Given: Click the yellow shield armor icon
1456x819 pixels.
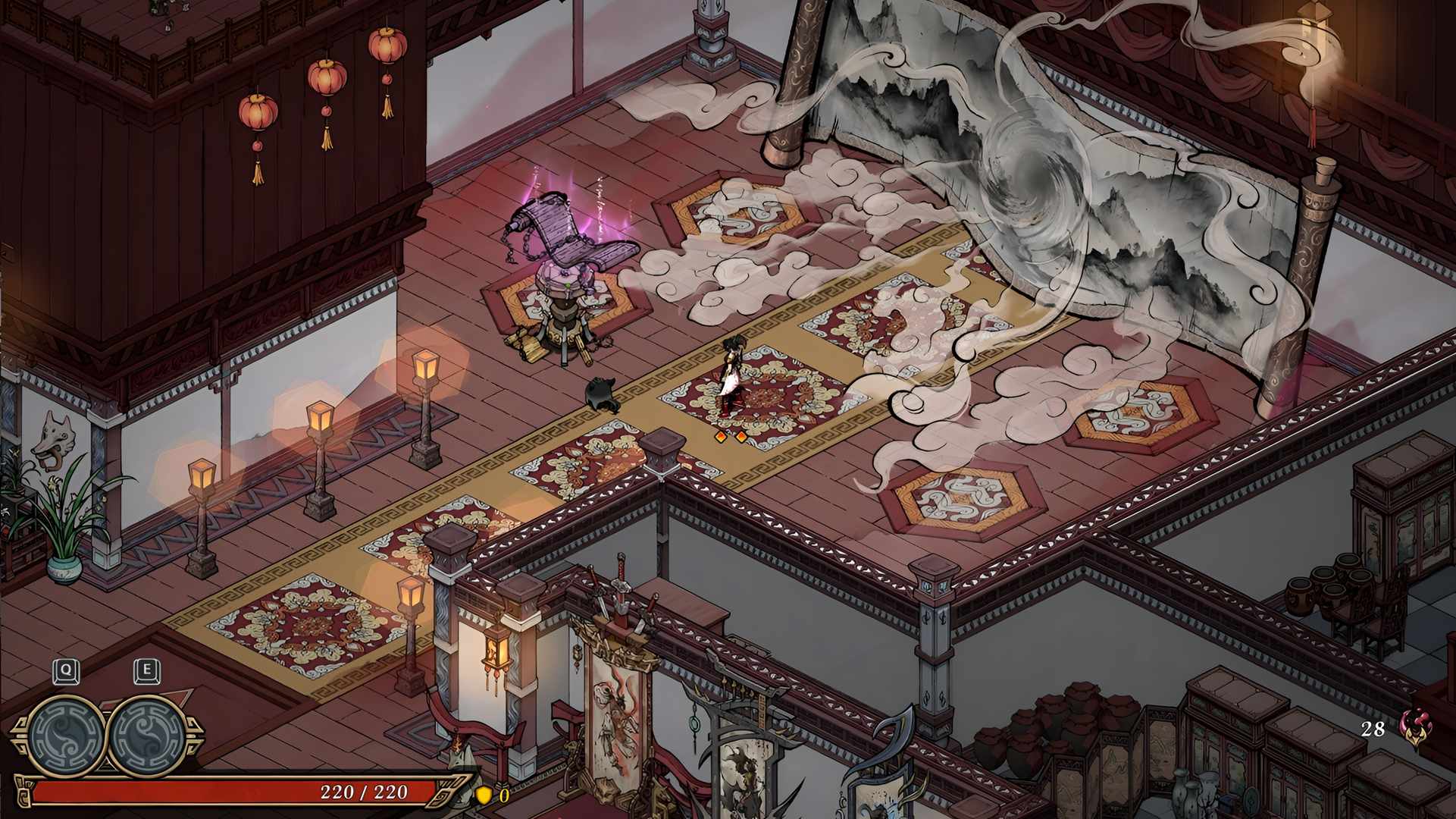Looking at the screenshot, I should [484, 795].
